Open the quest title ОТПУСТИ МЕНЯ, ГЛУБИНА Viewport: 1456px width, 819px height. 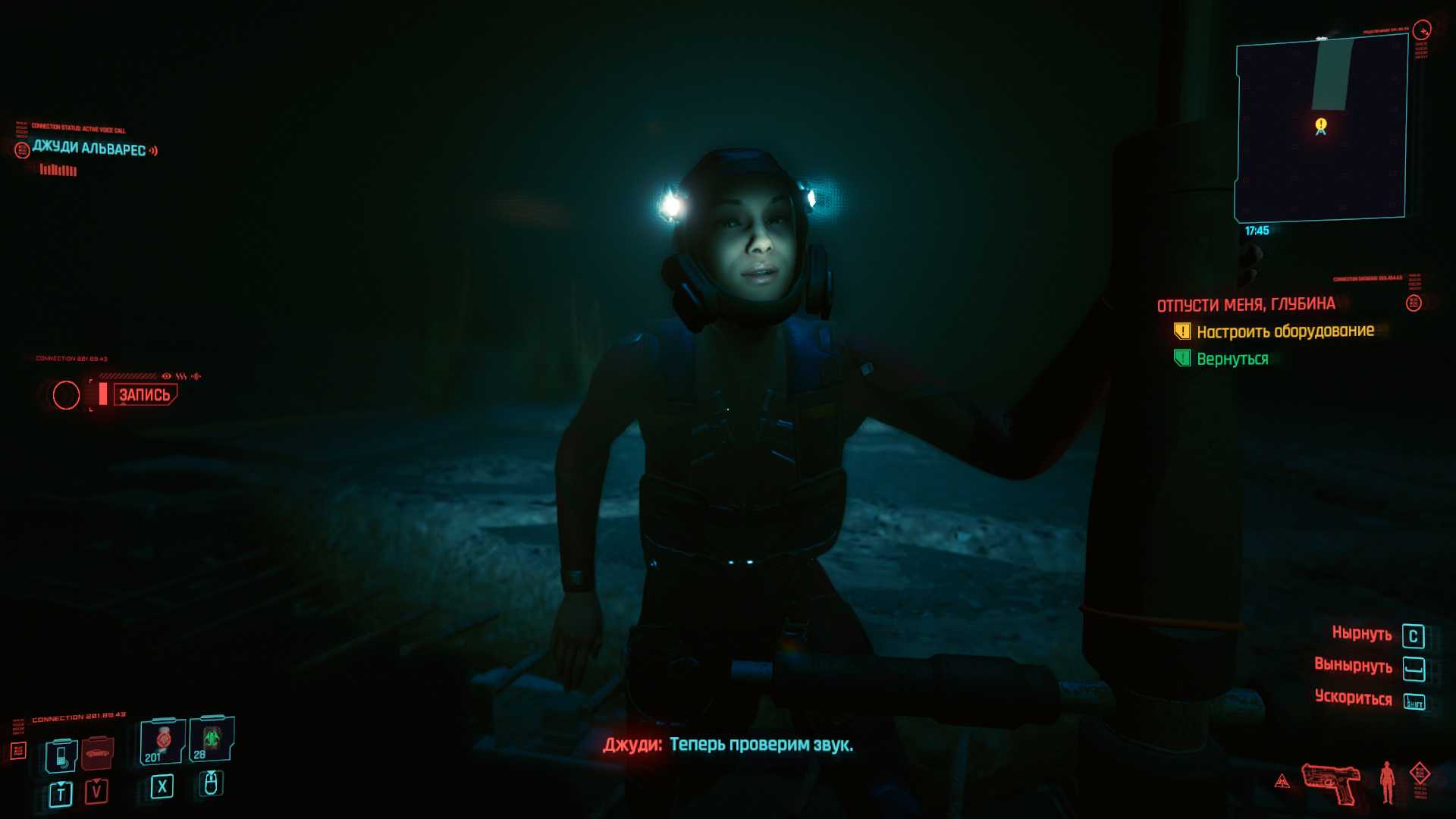tap(1245, 305)
